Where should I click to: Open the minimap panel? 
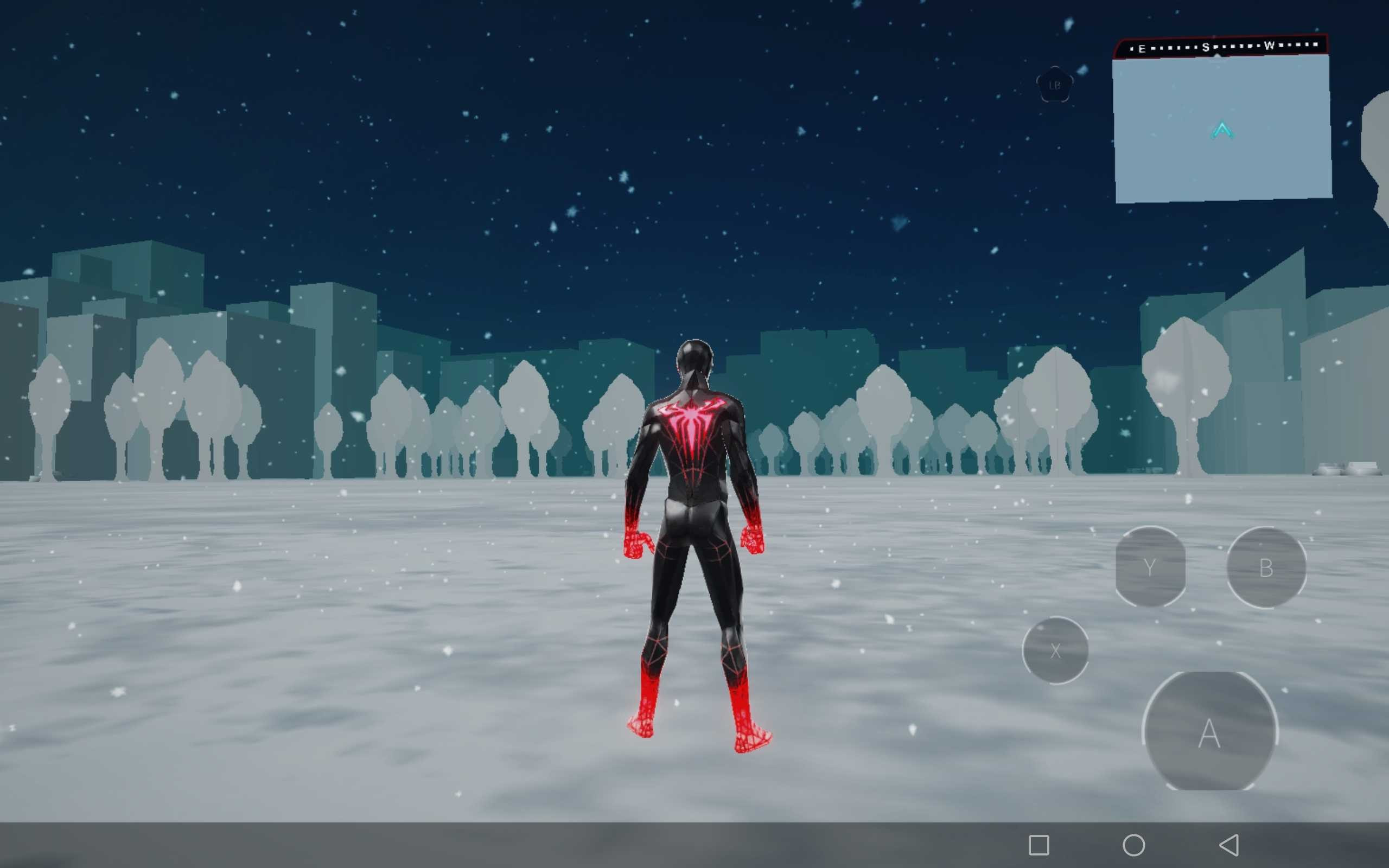(x=1222, y=129)
